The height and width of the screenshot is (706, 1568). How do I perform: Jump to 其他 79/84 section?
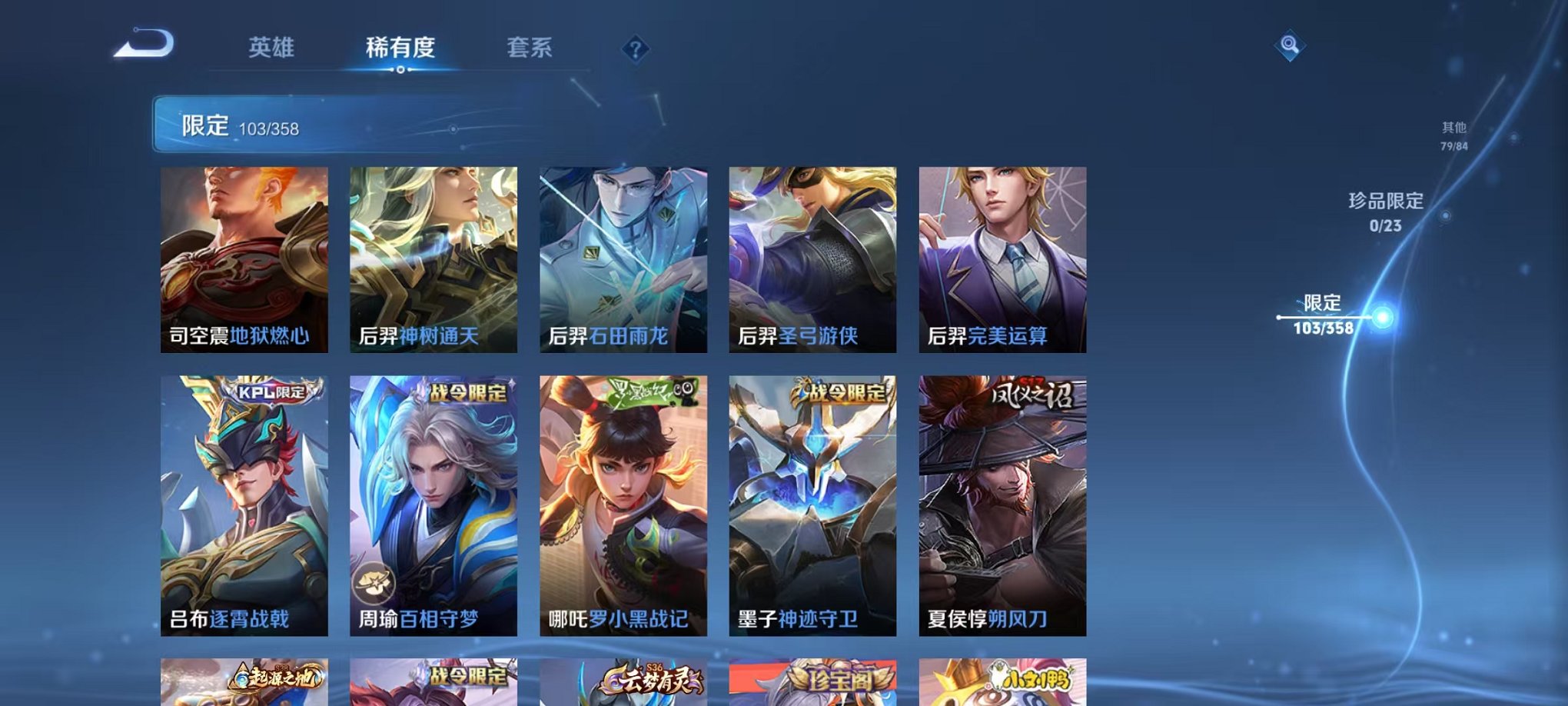point(1452,136)
